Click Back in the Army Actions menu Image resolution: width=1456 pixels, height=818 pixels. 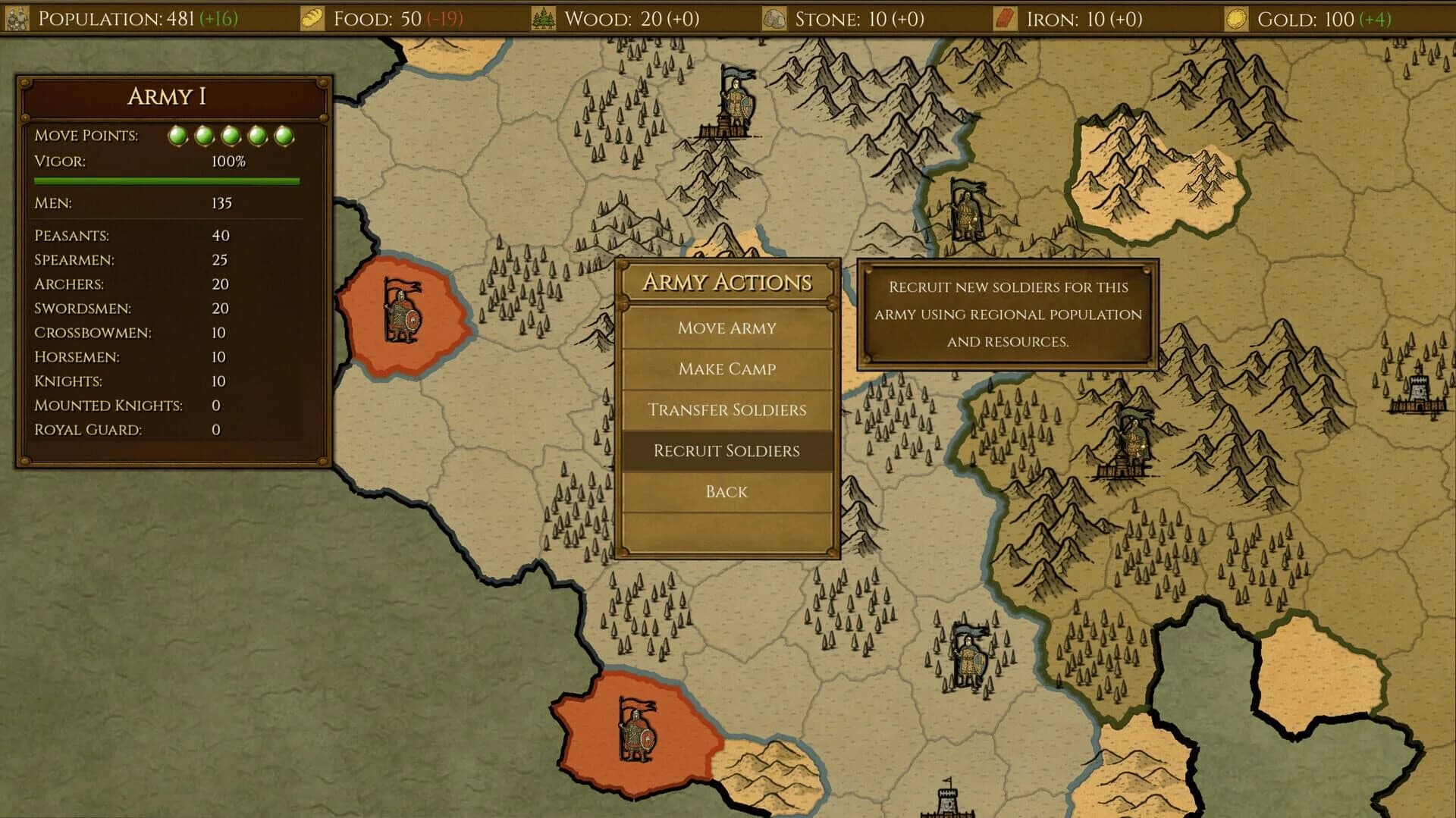pos(726,491)
